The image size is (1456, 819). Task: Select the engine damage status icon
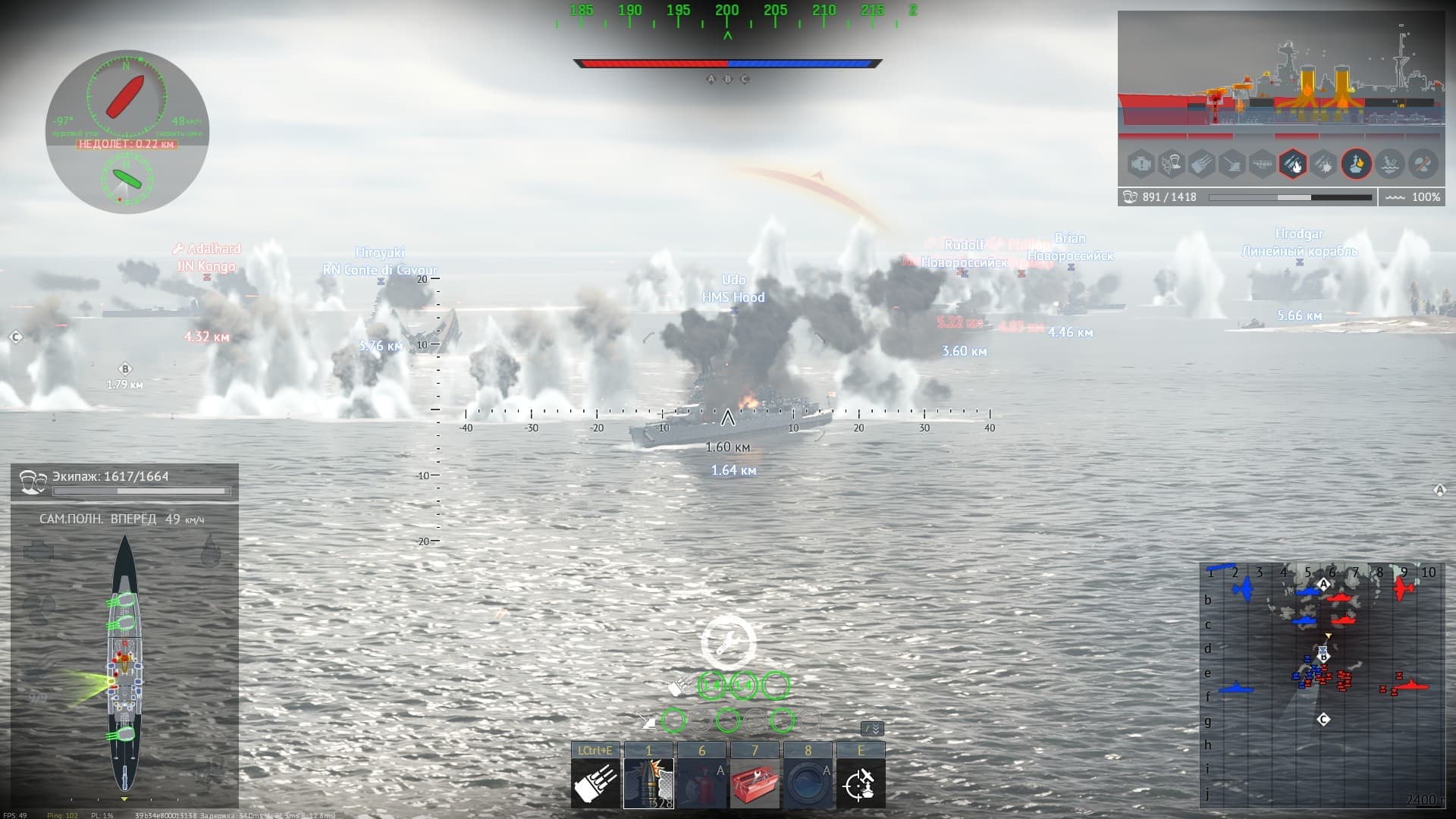click(1141, 163)
